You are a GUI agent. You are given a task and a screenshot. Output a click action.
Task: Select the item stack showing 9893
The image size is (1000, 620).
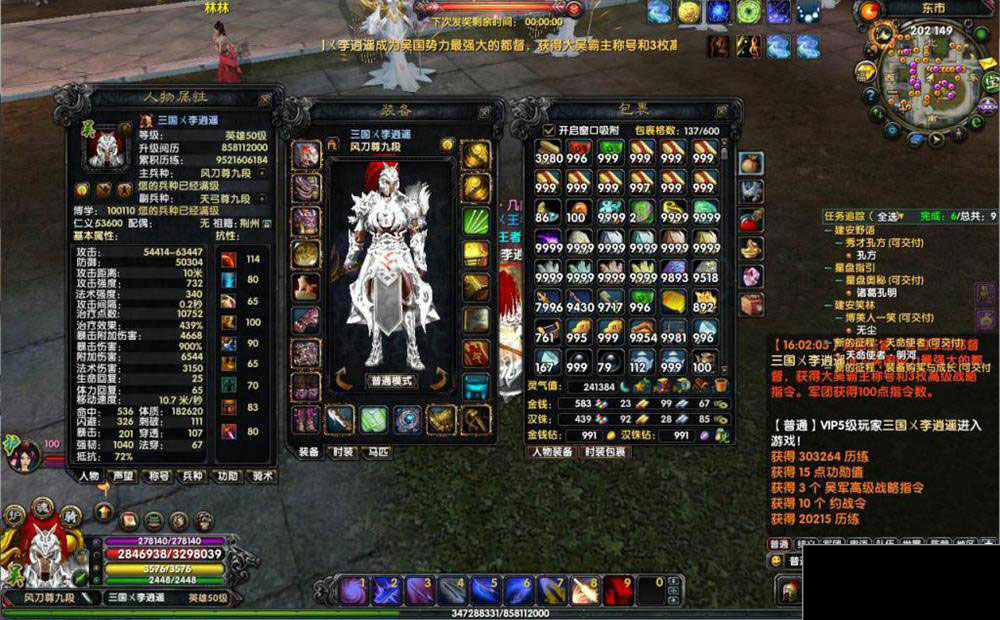pyautogui.click(x=673, y=270)
